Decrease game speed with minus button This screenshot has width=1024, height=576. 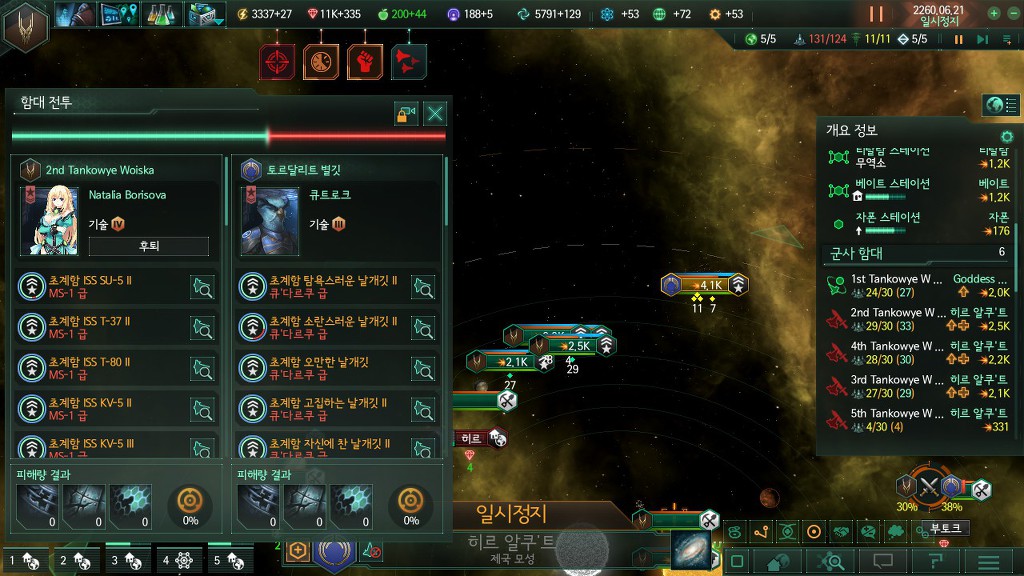pos(1012,14)
